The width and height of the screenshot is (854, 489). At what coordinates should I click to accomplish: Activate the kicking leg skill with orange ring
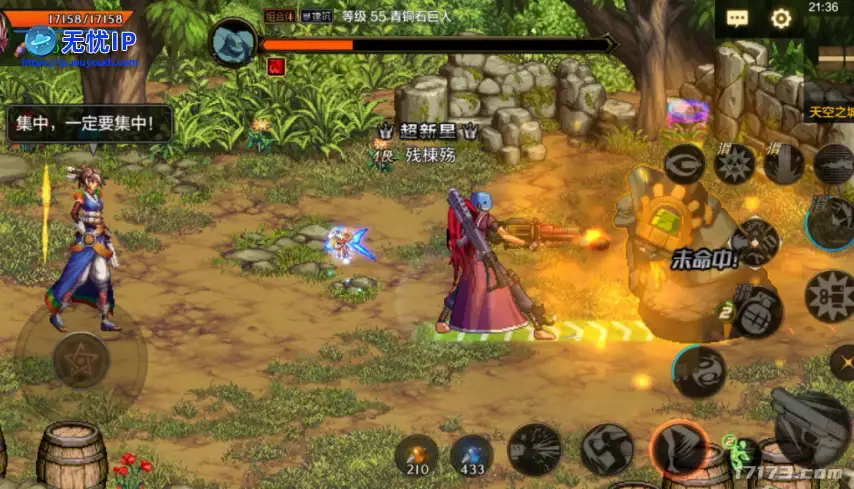coord(678,447)
